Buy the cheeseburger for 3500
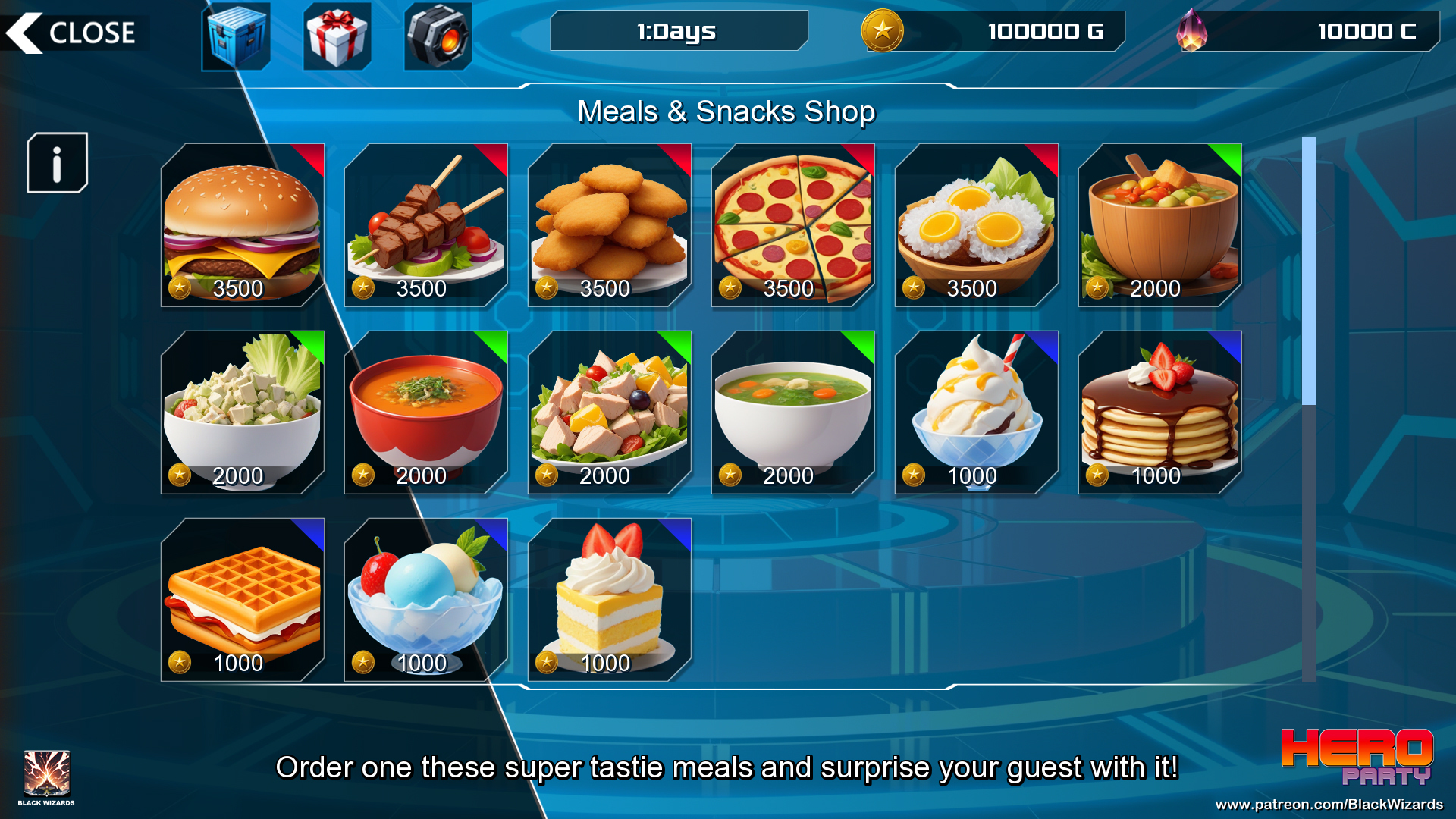1456x819 pixels. [243, 225]
